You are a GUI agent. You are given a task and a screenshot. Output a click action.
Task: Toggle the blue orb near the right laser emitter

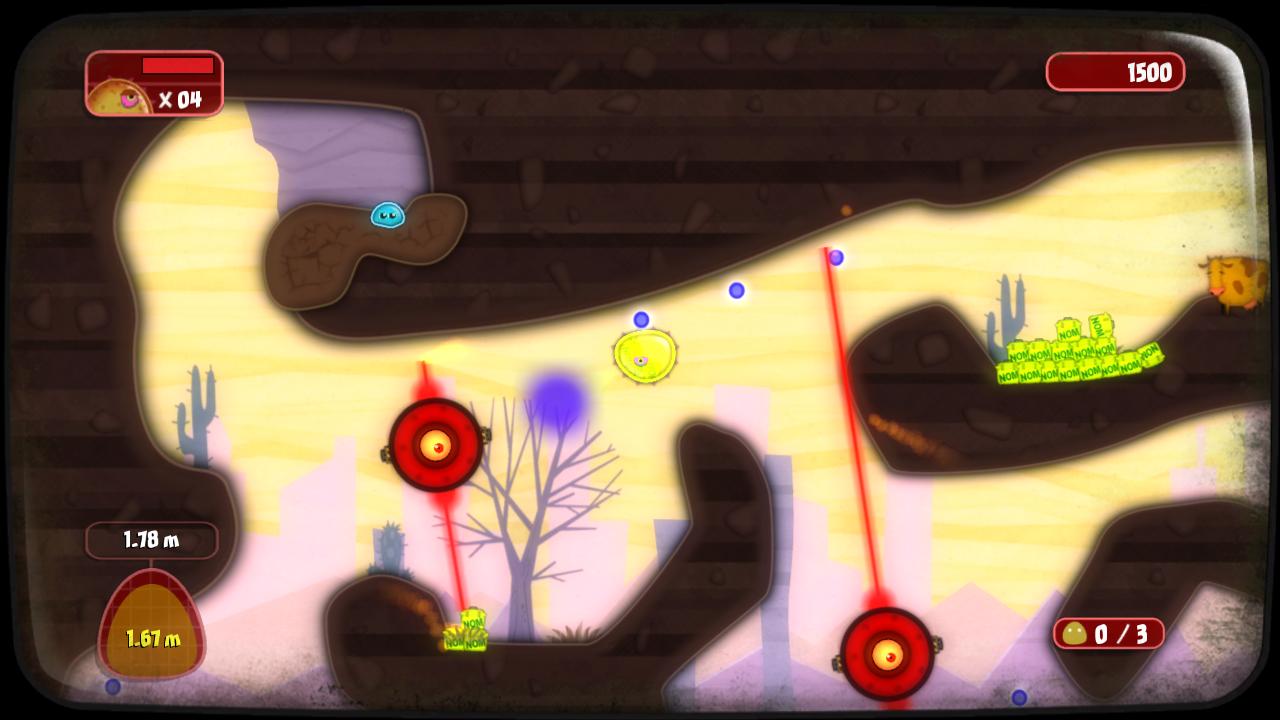837,256
